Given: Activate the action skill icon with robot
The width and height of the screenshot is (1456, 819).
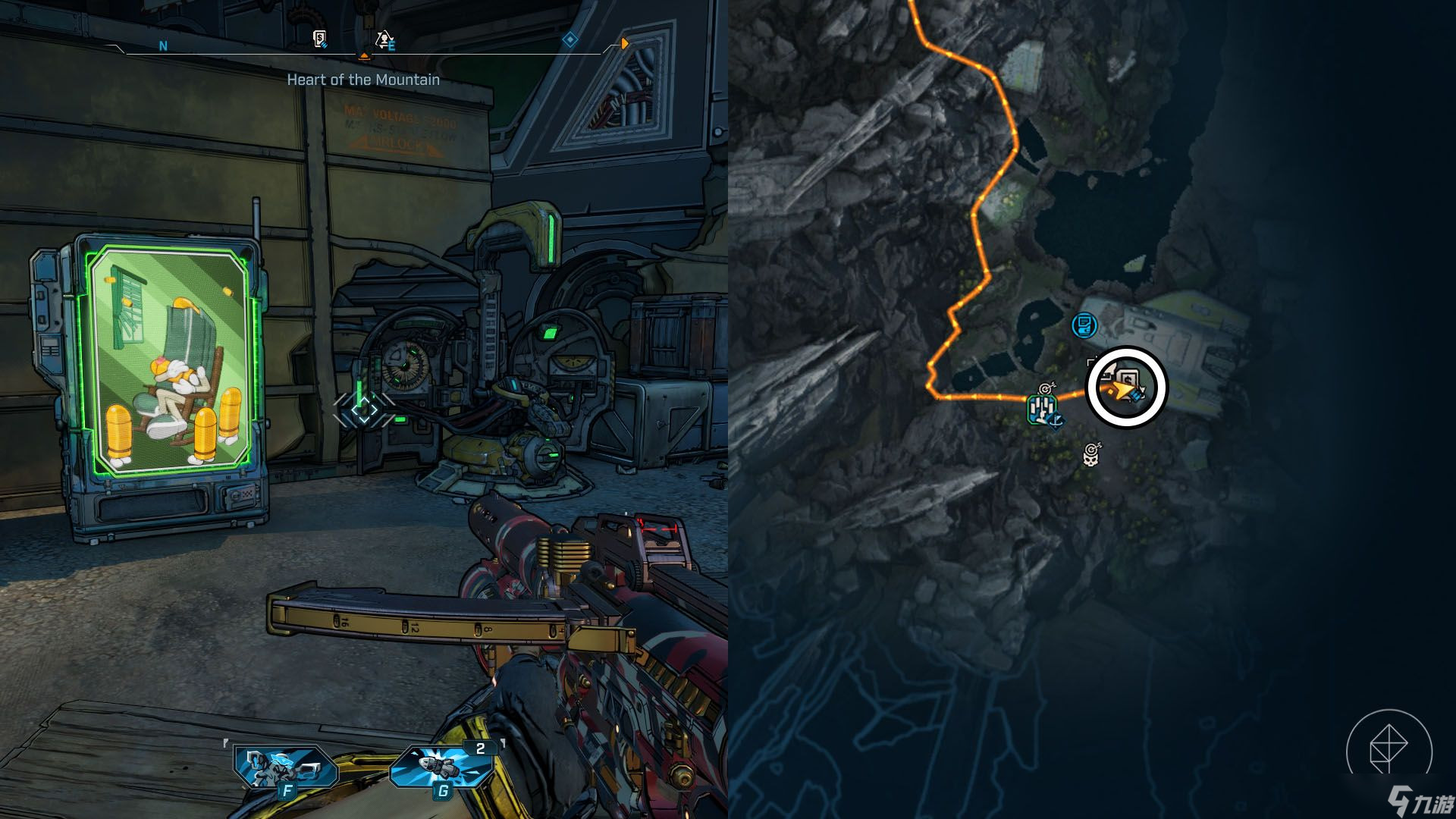Looking at the screenshot, I should click(284, 766).
